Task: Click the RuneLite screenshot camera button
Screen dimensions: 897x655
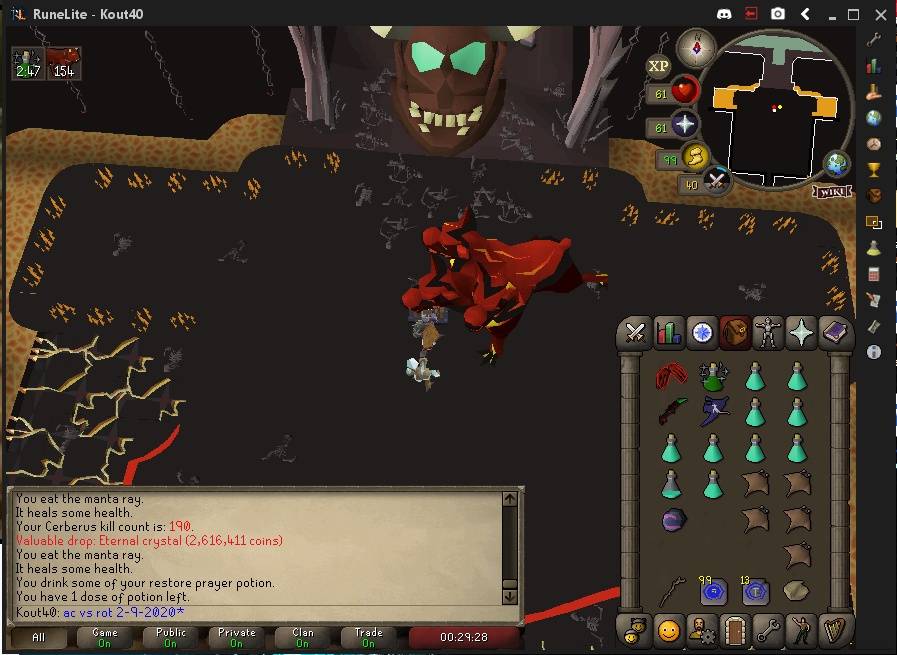Action: [778, 15]
